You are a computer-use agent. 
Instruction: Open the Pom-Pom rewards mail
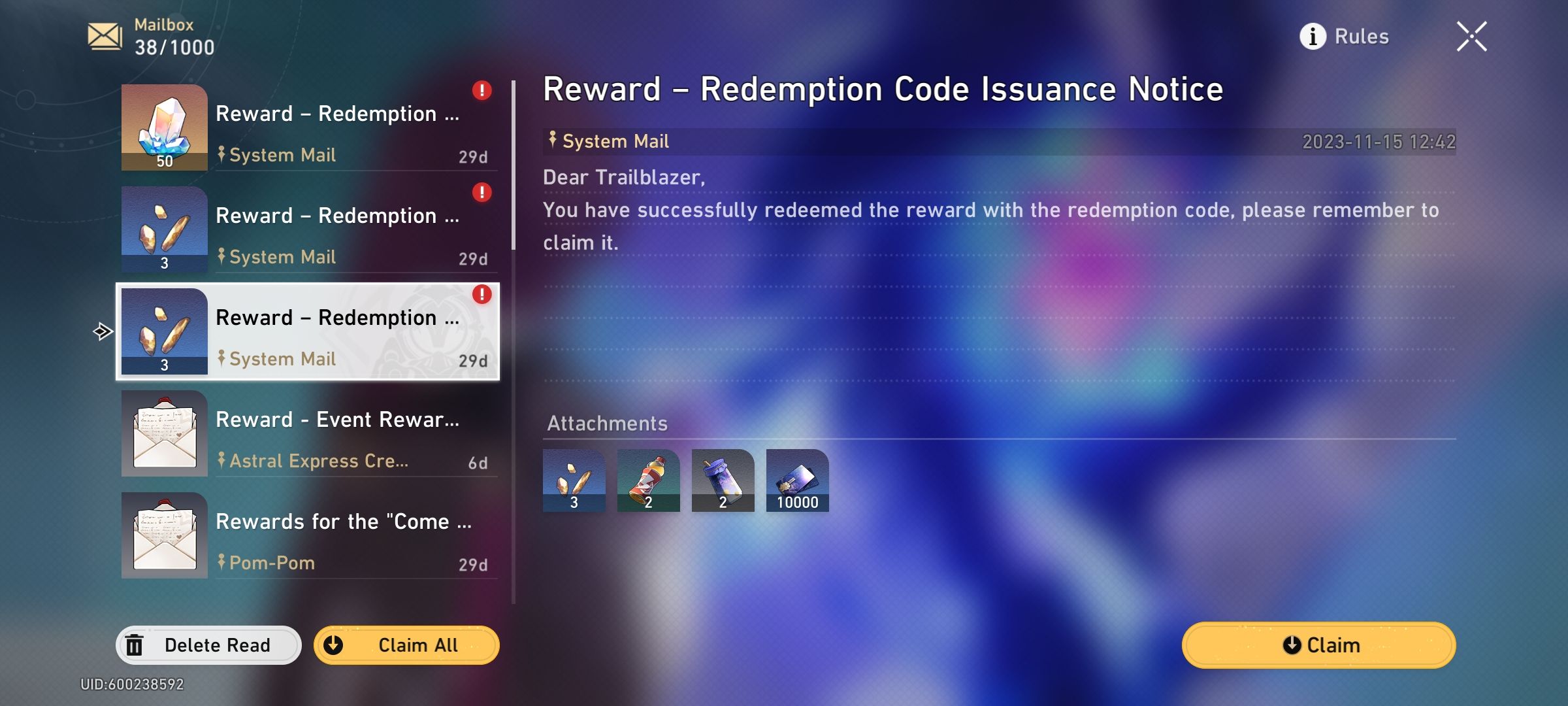click(307, 536)
